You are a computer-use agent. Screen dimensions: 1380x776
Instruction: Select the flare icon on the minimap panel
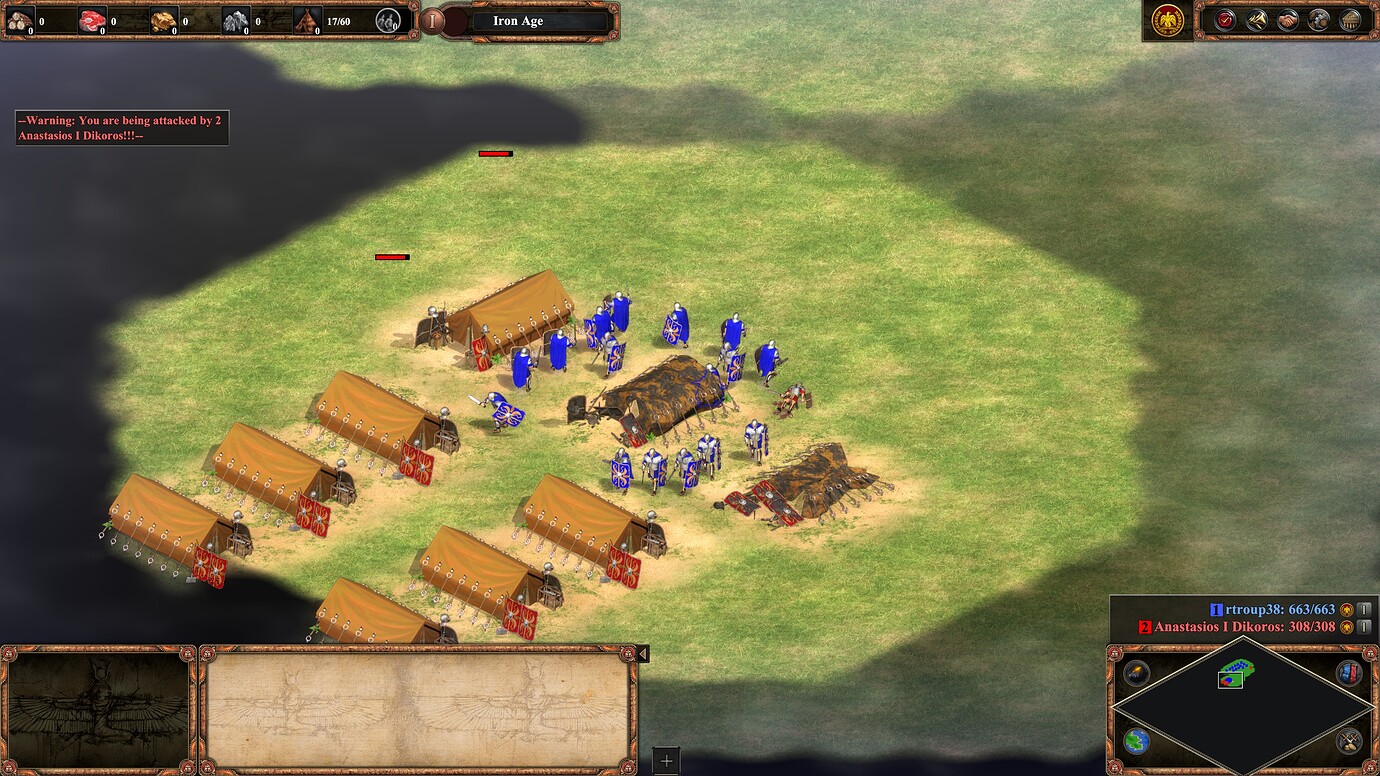tap(1136, 675)
